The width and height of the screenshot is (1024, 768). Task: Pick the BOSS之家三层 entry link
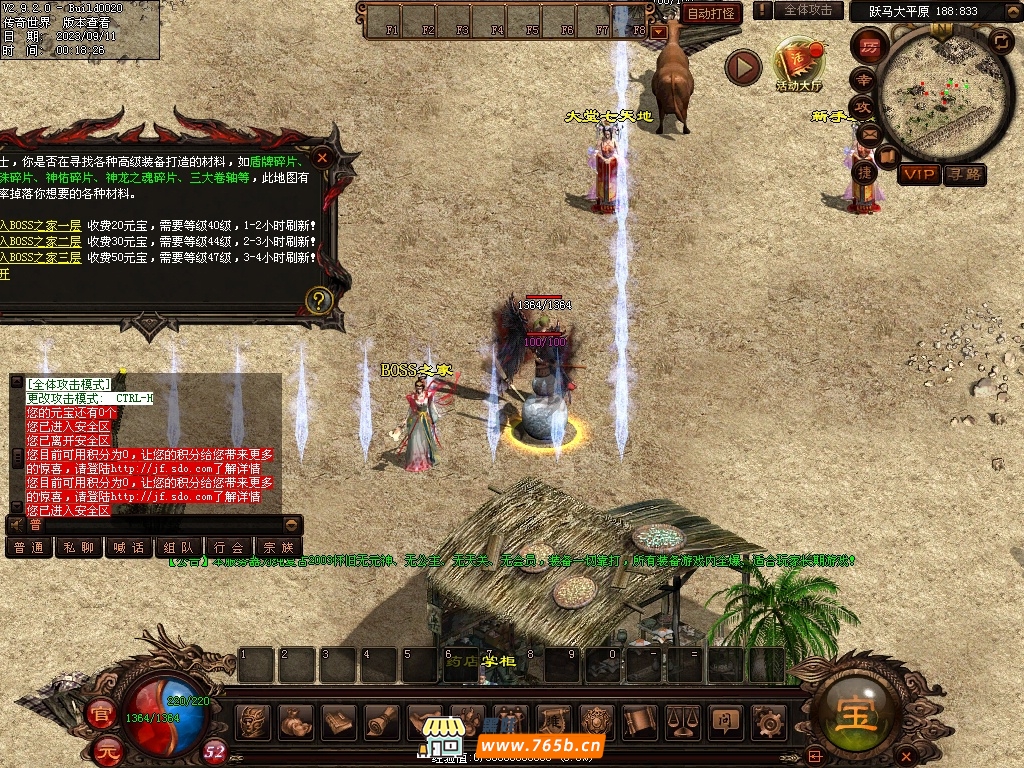pyautogui.click(x=42, y=257)
